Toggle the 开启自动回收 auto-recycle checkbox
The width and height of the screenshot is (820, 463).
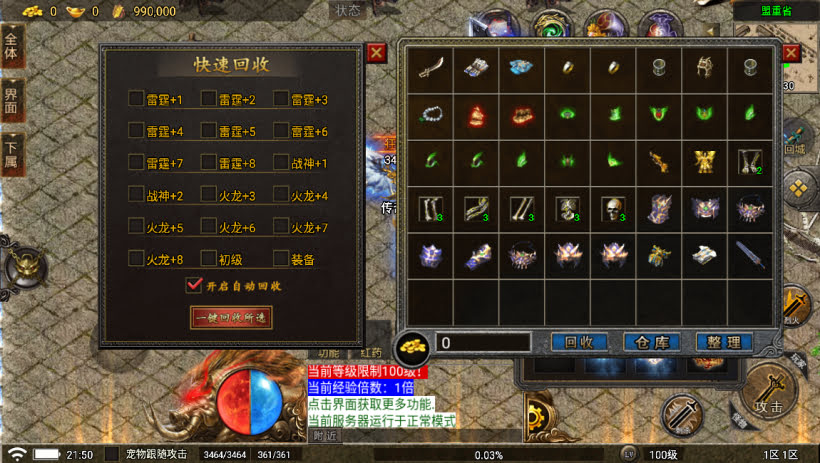(195, 286)
